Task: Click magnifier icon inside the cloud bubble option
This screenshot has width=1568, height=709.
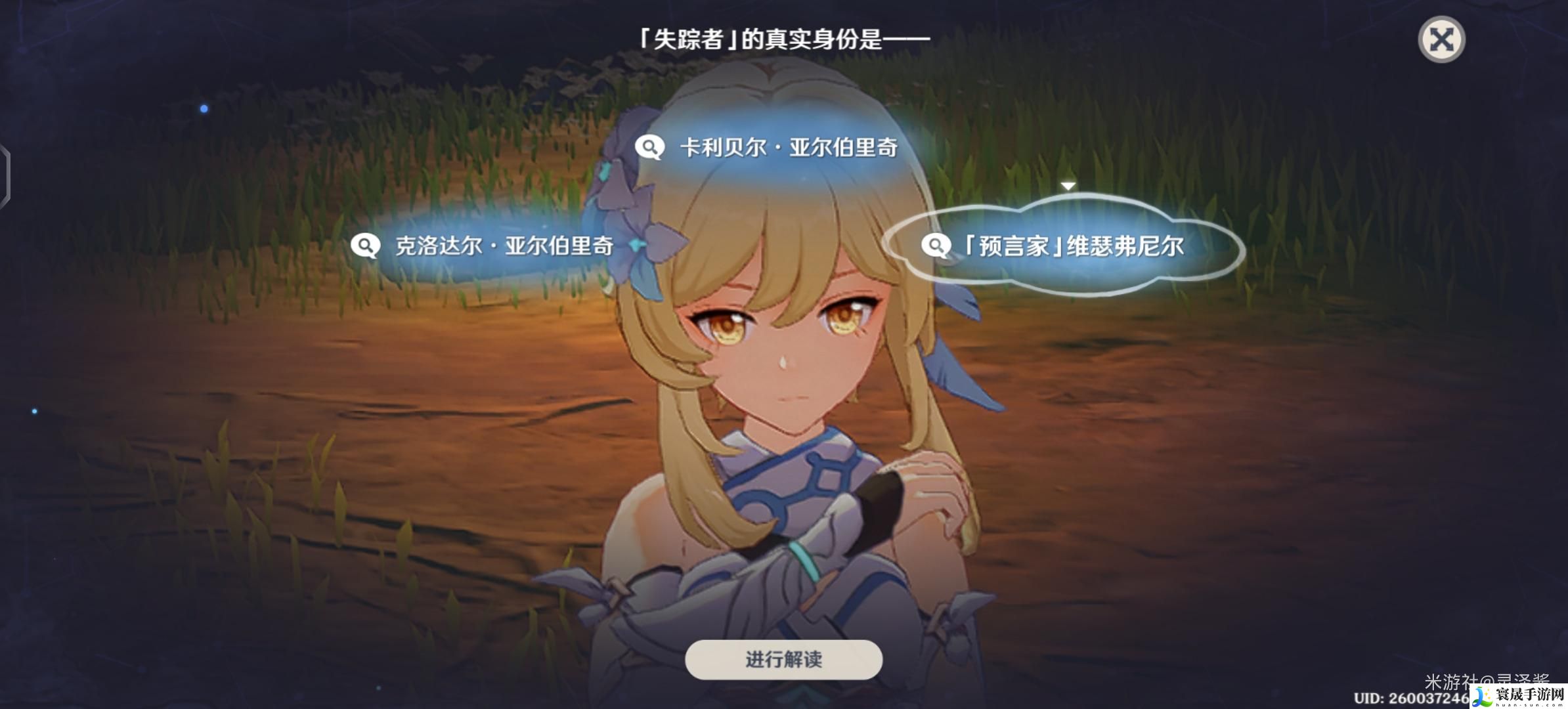Action: [x=937, y=246]
